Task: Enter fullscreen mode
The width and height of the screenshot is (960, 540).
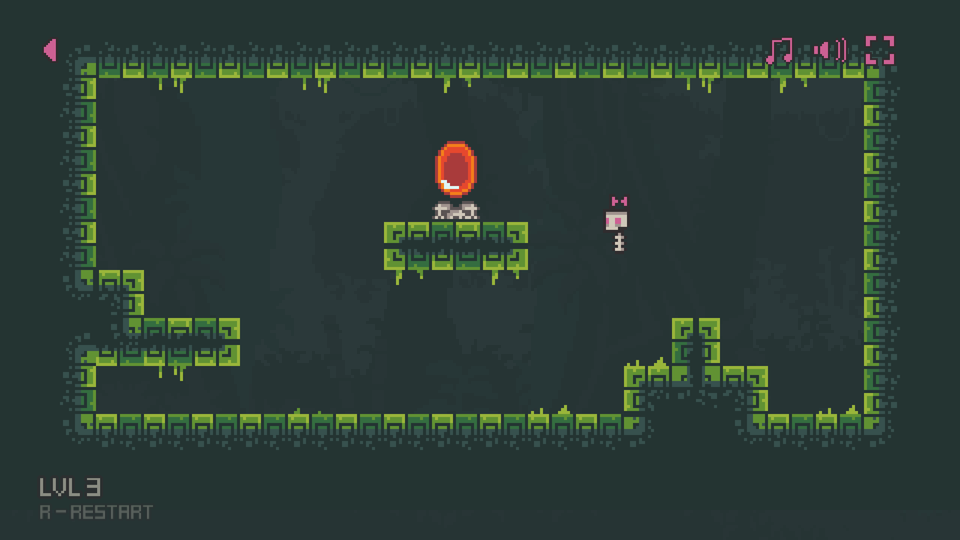Action: (879, 50)
